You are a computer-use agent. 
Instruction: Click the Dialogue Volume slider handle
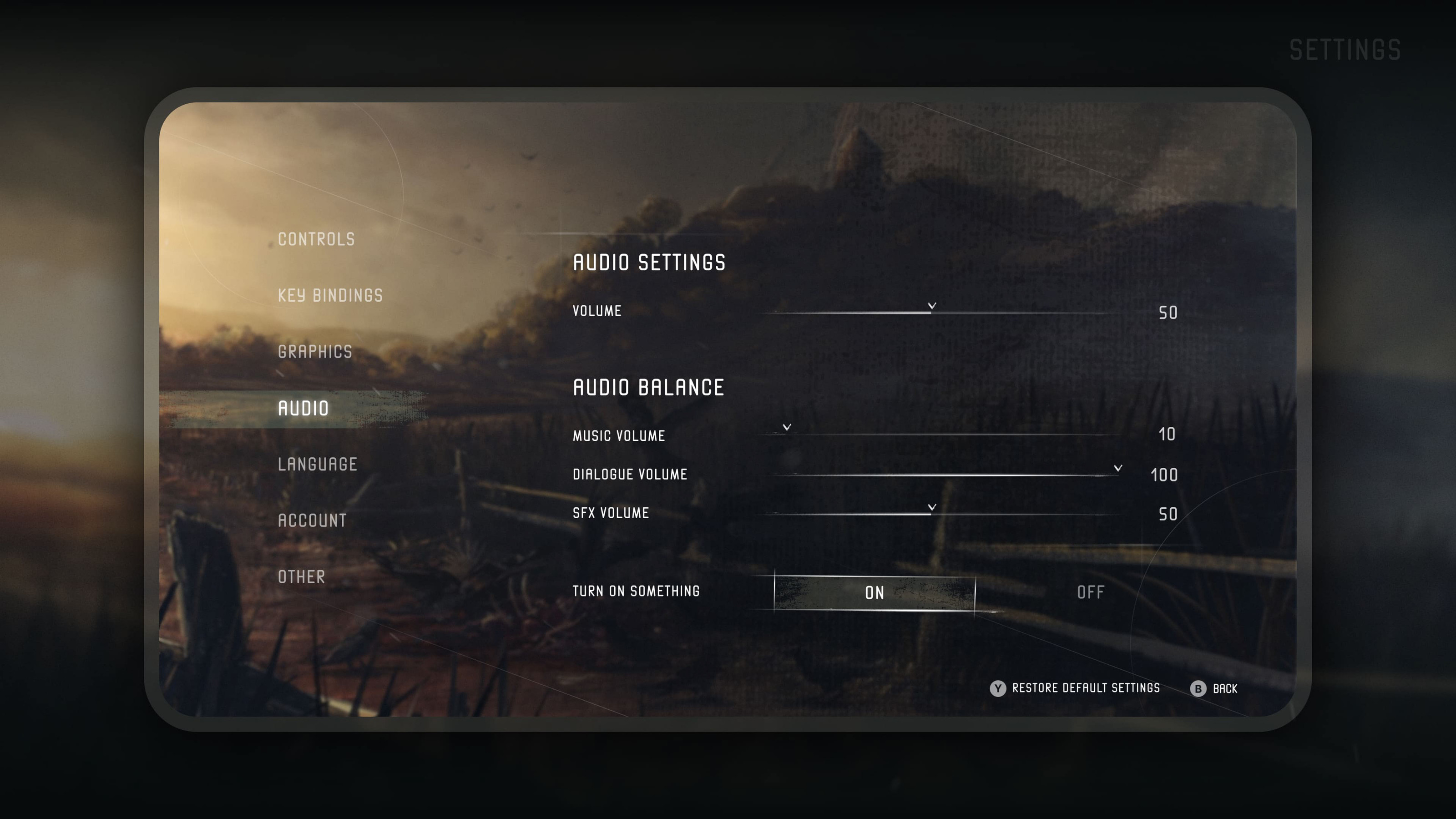1117,470
